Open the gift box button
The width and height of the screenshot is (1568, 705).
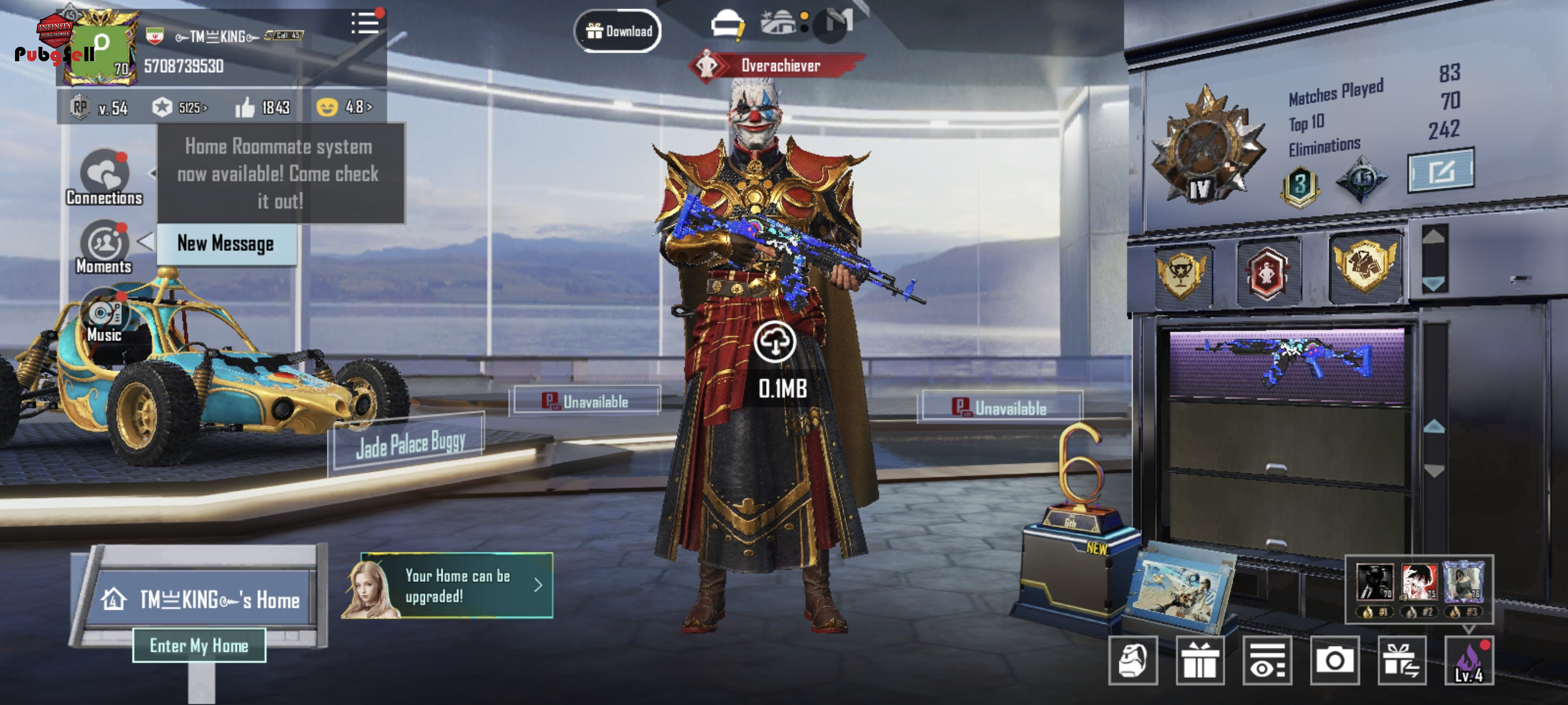click(x=1200, y=661)
